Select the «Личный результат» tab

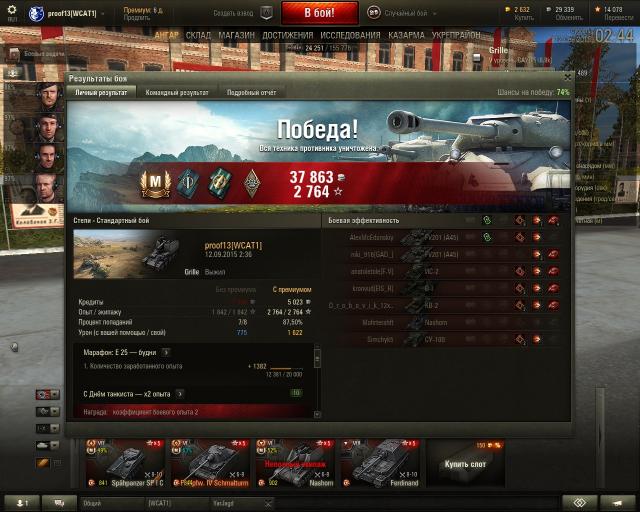[x=102, y=92]
